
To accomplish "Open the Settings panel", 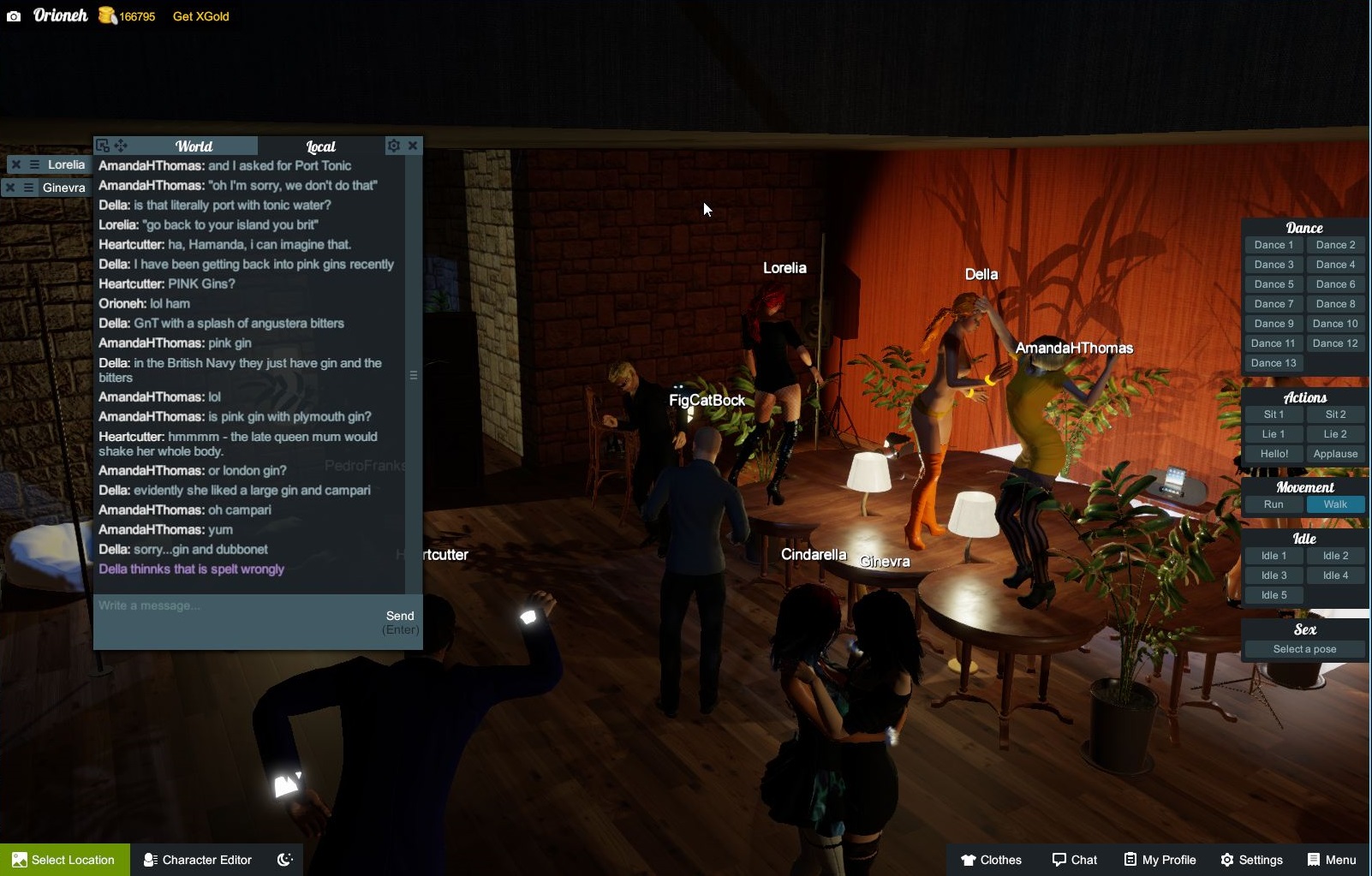I will [x=1251, y=860].
